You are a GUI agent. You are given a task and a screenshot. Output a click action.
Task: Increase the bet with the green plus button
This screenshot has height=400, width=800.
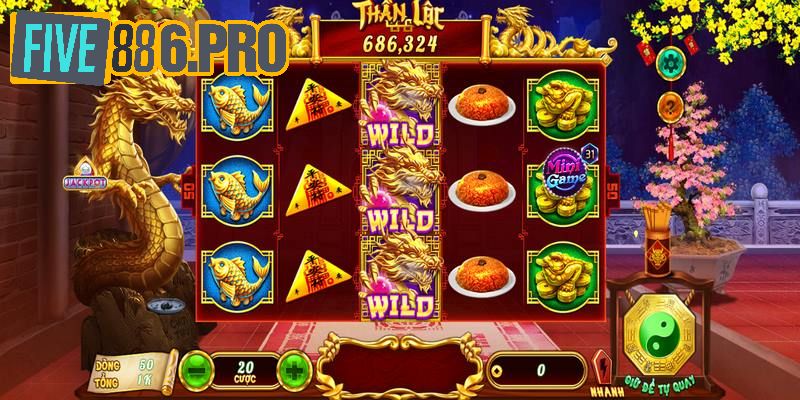[293, 370]
